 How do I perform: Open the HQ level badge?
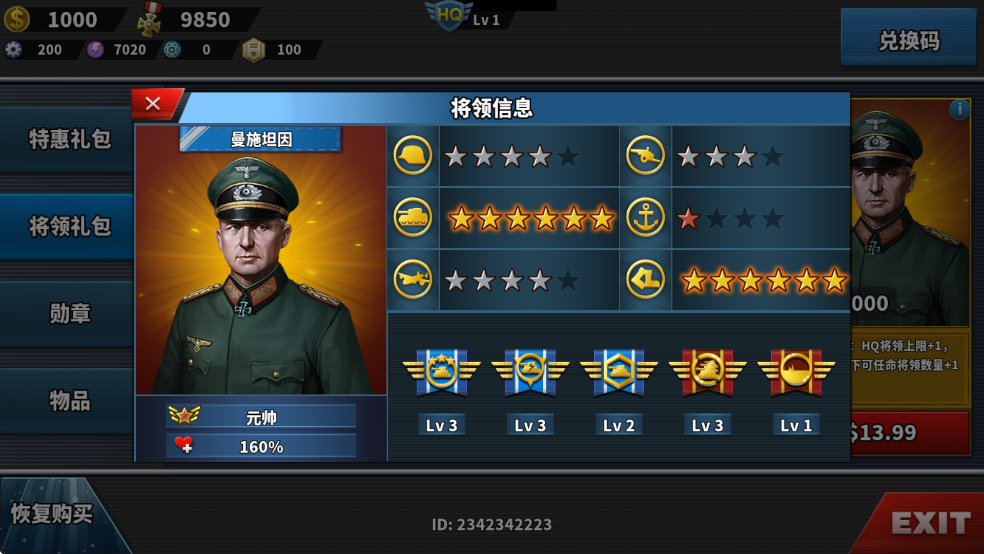pos(448,16)
